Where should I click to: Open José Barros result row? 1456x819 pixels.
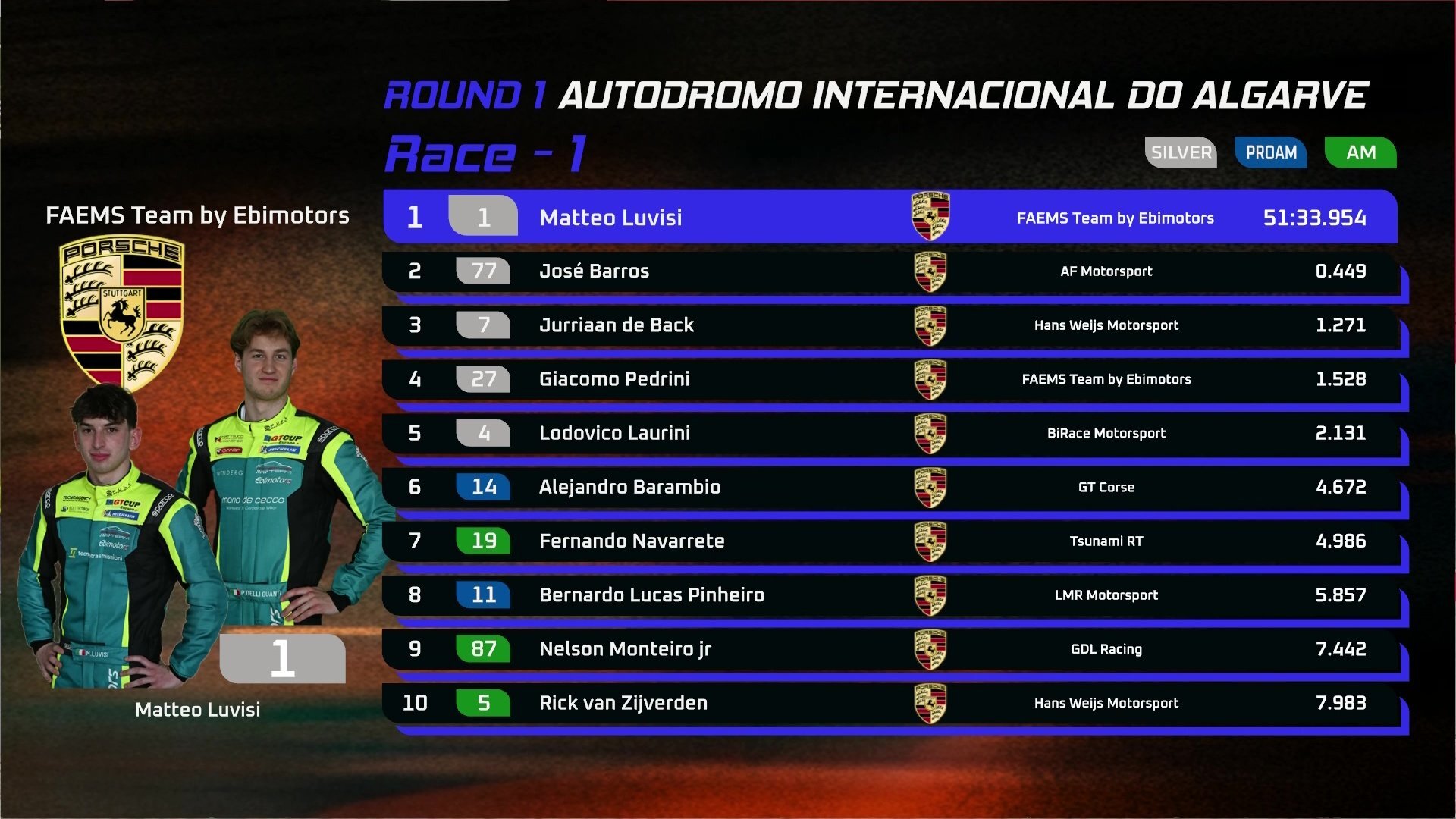pyautogui.click(x=889, y=271)
